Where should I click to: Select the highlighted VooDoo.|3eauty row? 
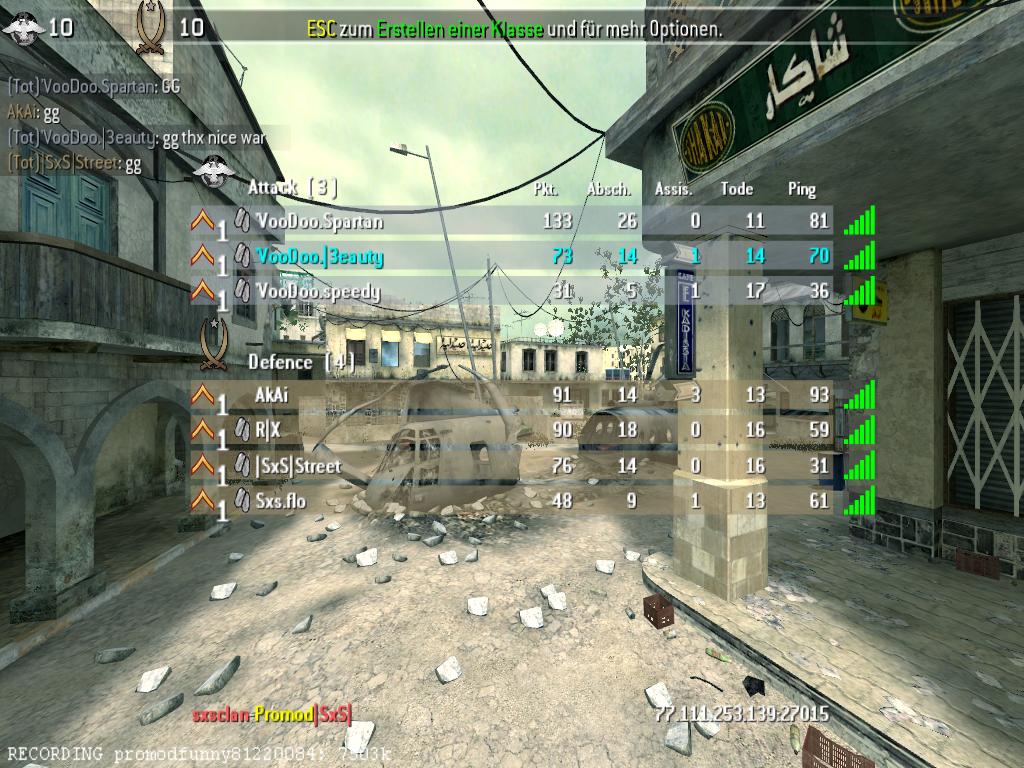pyautogui.click(x=318, y=257)
